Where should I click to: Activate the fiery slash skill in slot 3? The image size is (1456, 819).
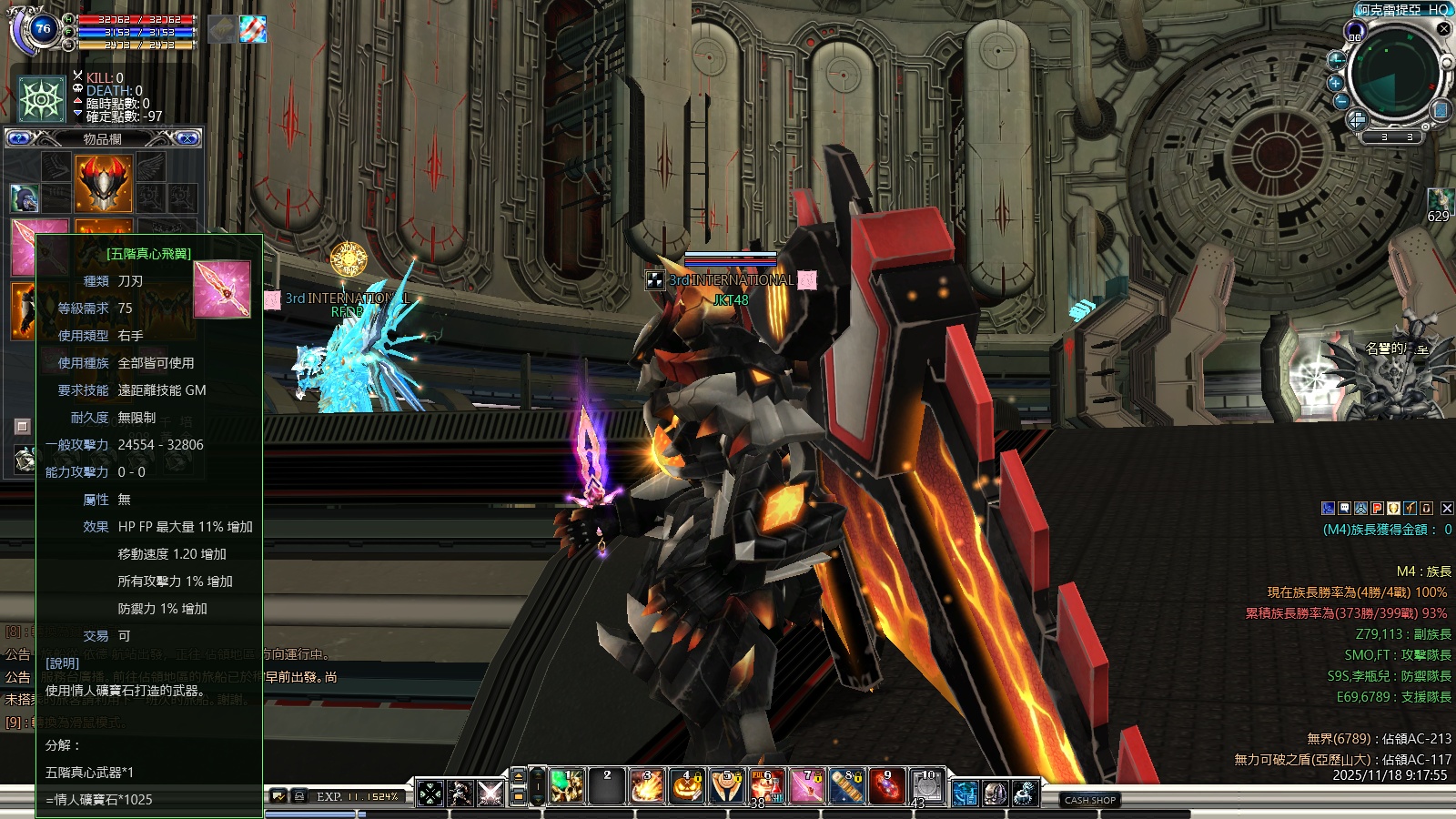tap(647, 787)
